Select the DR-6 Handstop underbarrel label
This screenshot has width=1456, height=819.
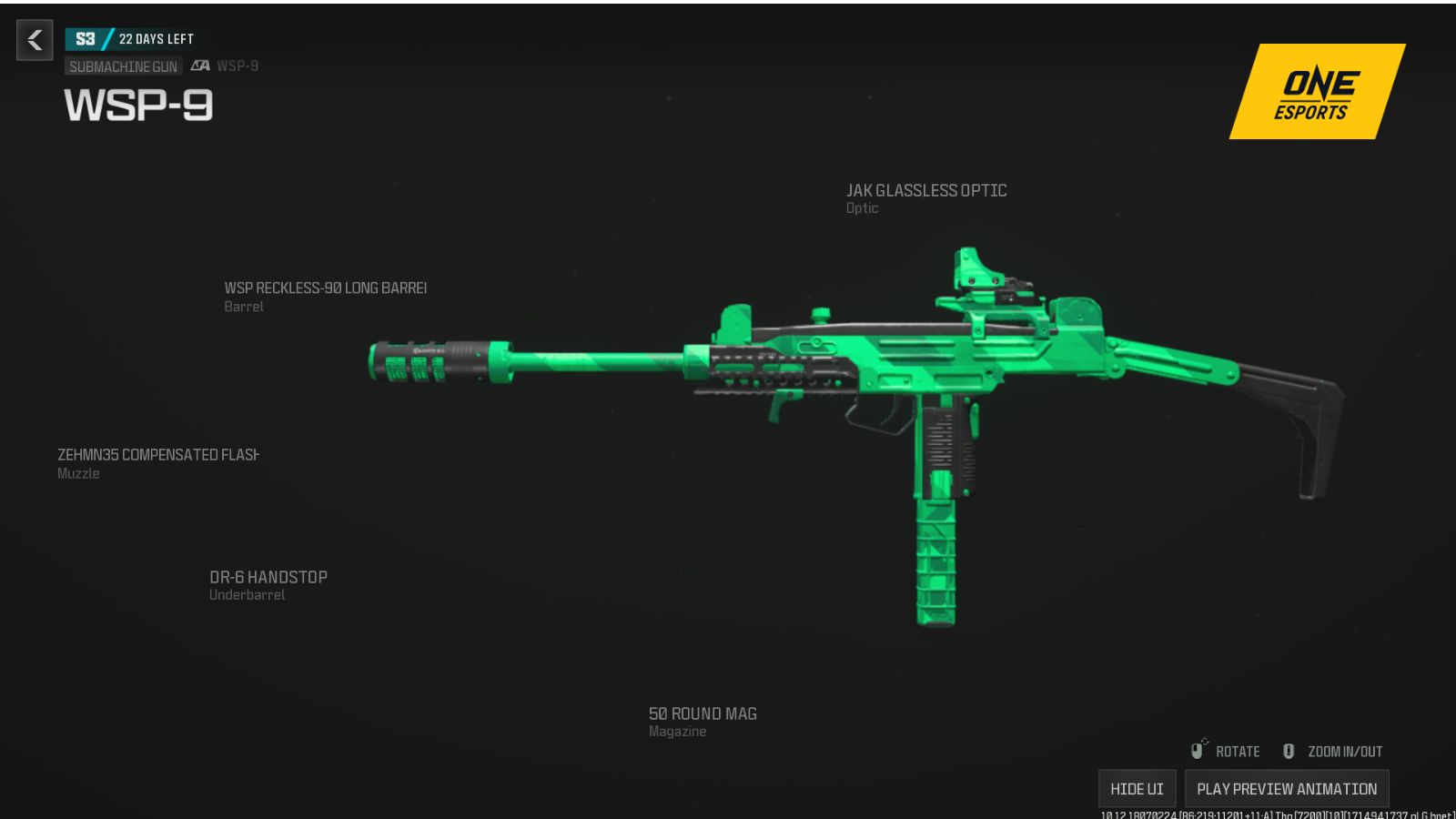tap(268, 576)
